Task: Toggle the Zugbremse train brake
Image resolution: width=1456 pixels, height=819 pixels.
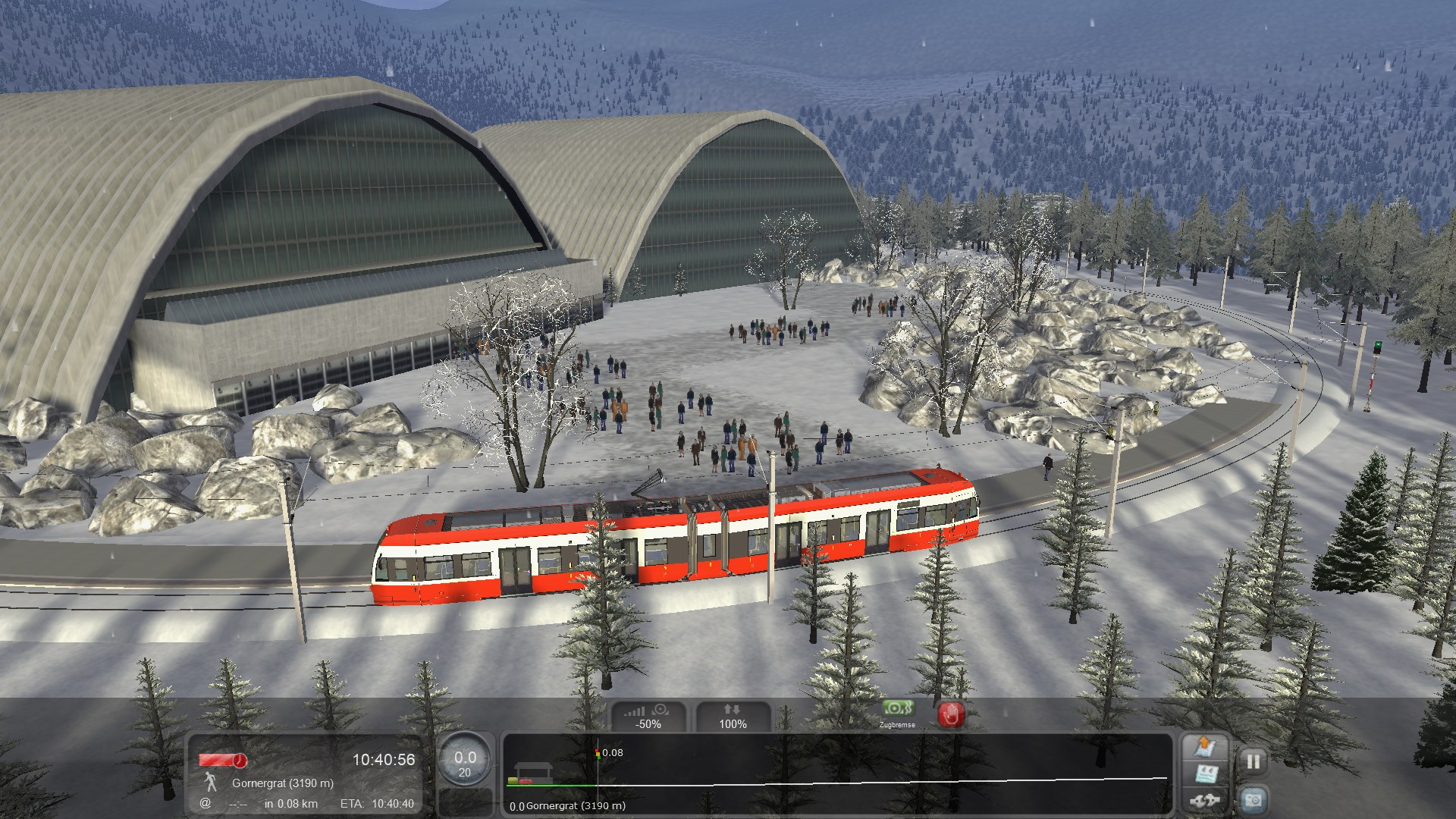Action: 898,713
